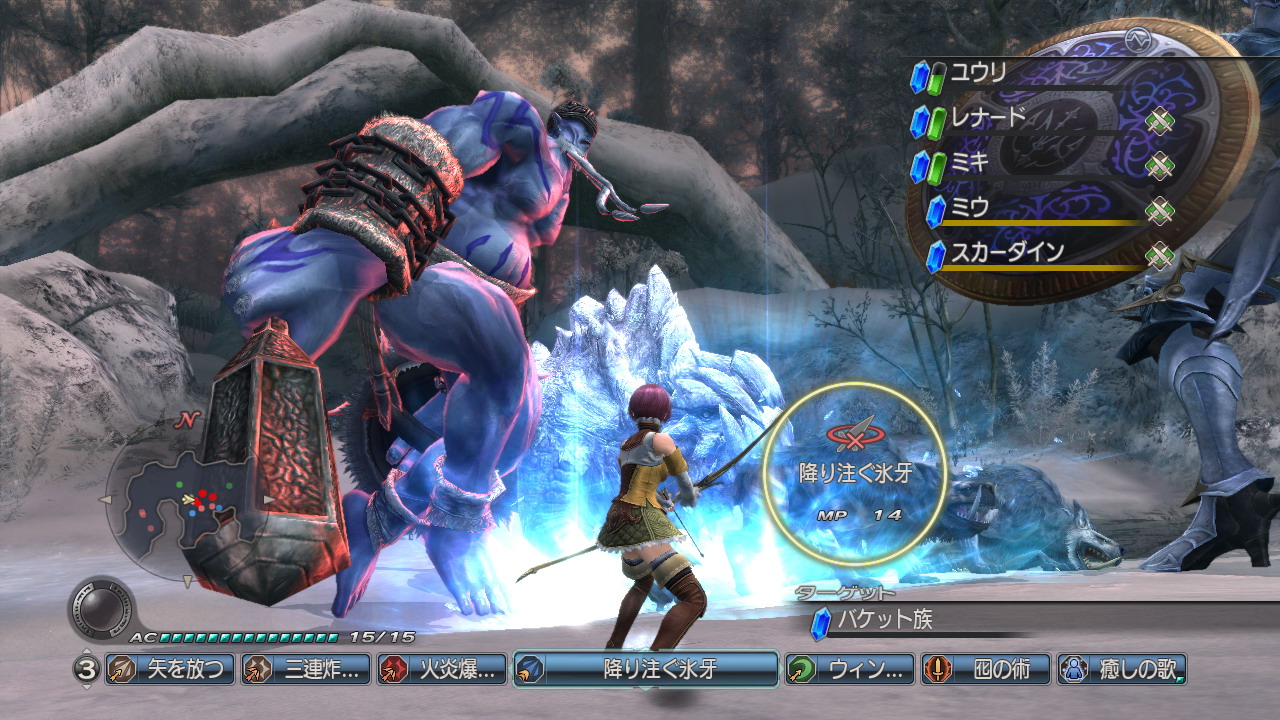
Task: Pick party member ミウ from the list
Action: click(969, 208)
